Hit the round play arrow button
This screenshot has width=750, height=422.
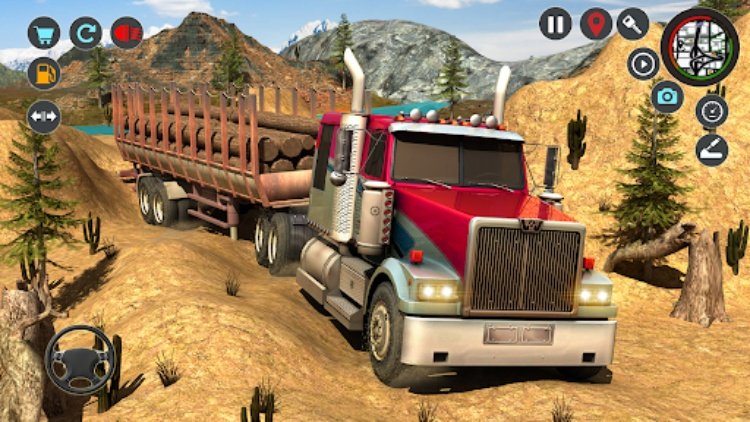643,63
